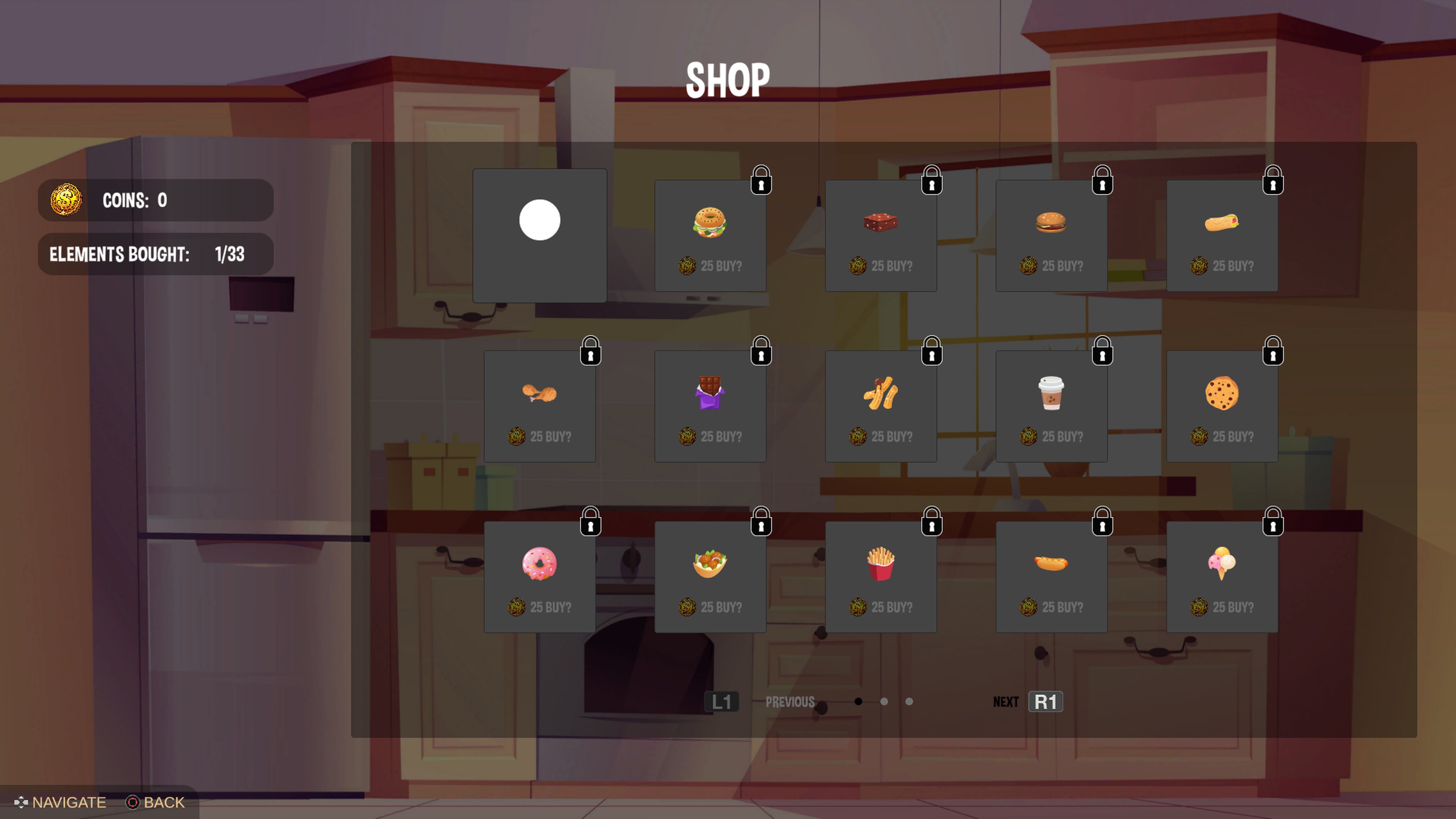Click the middle page indicator dot
Screen dimensions: 1456x819
pyautogui.click(x=884, y=701)
